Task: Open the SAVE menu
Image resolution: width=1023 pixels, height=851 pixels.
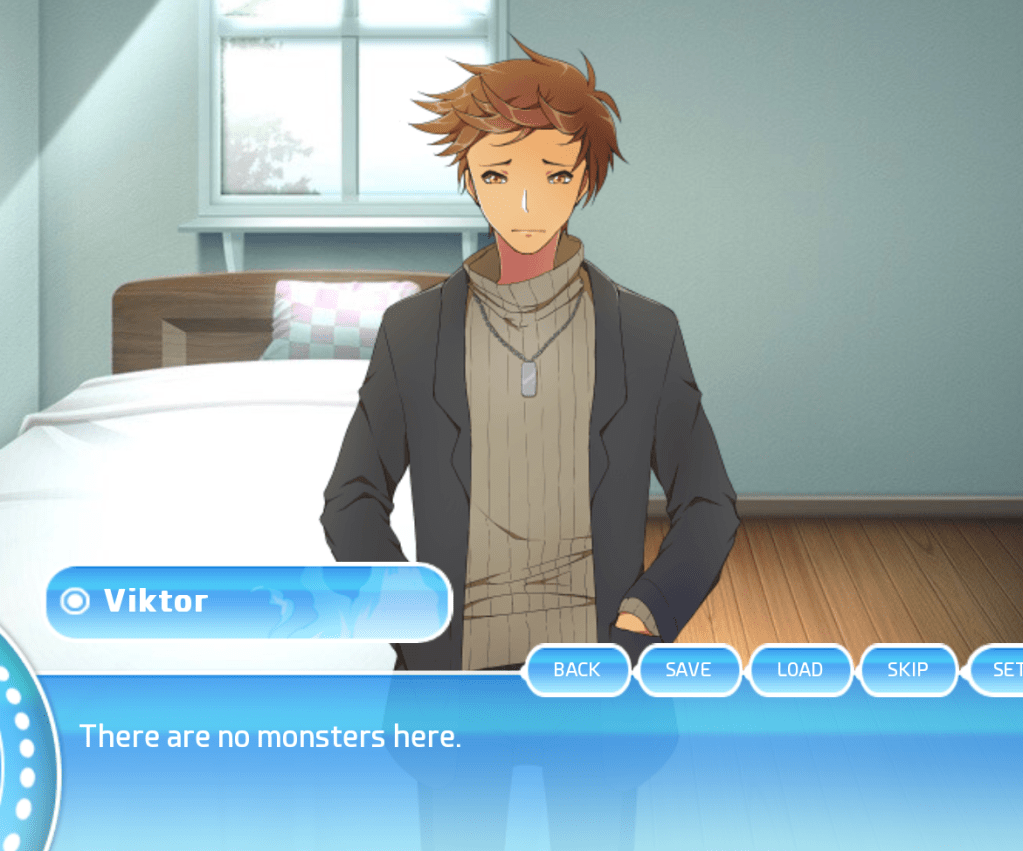Action: 688,670
